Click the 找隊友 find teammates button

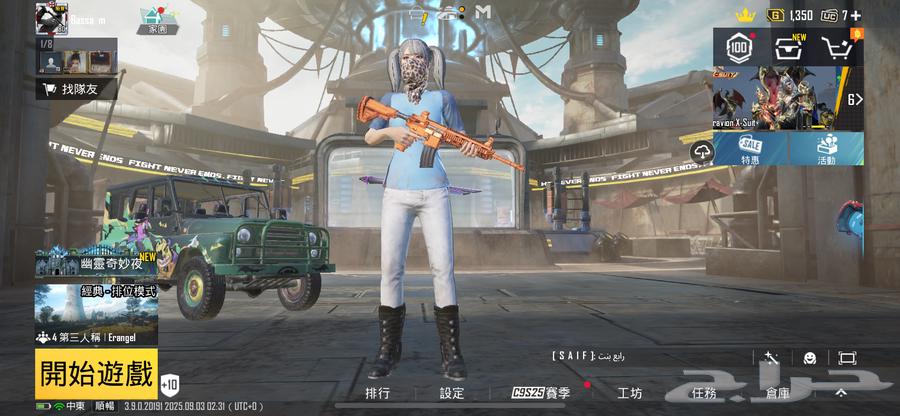75,90
